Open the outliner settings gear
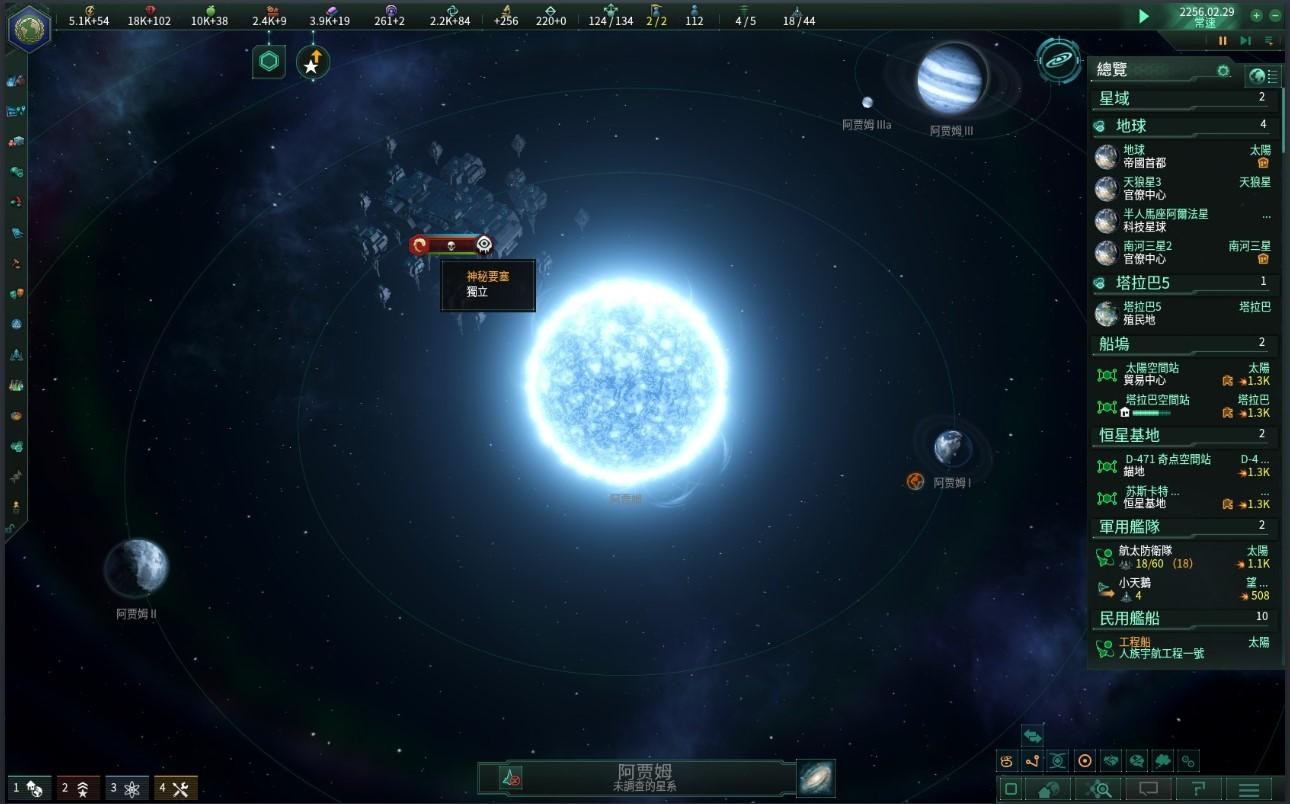Image resolution: width=1290 pixels, height=804 pixels. [1223, 71]
